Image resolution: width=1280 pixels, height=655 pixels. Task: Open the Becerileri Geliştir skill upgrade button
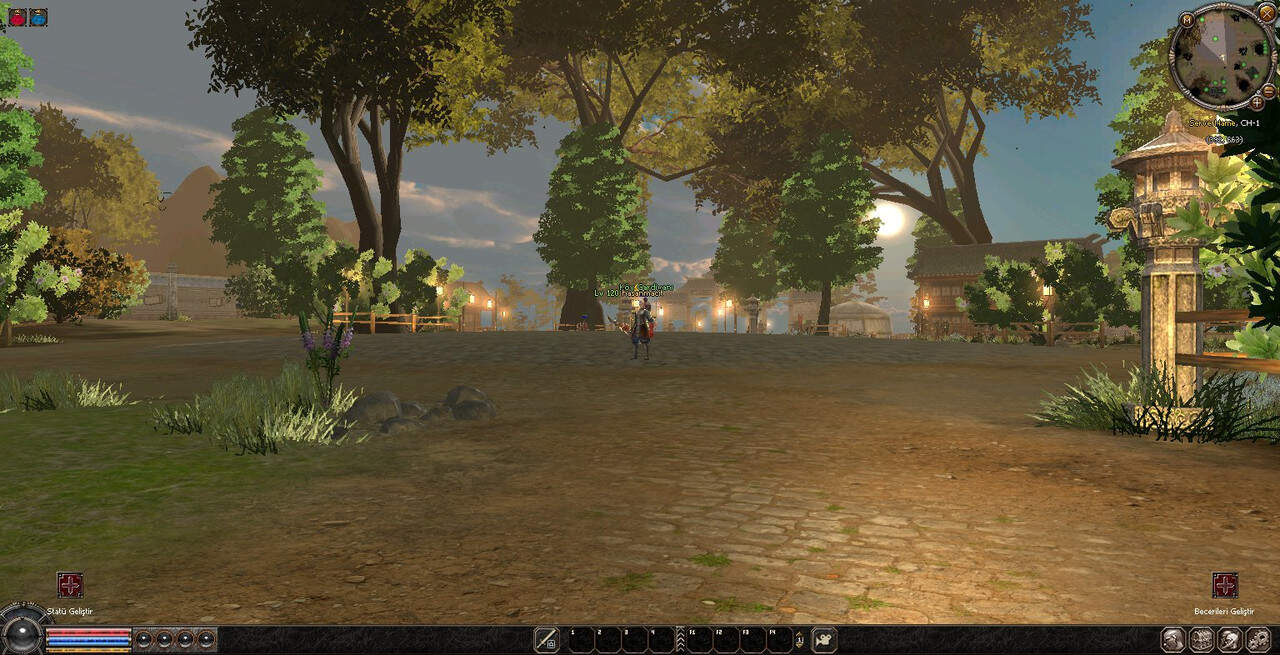[1225, 585]
